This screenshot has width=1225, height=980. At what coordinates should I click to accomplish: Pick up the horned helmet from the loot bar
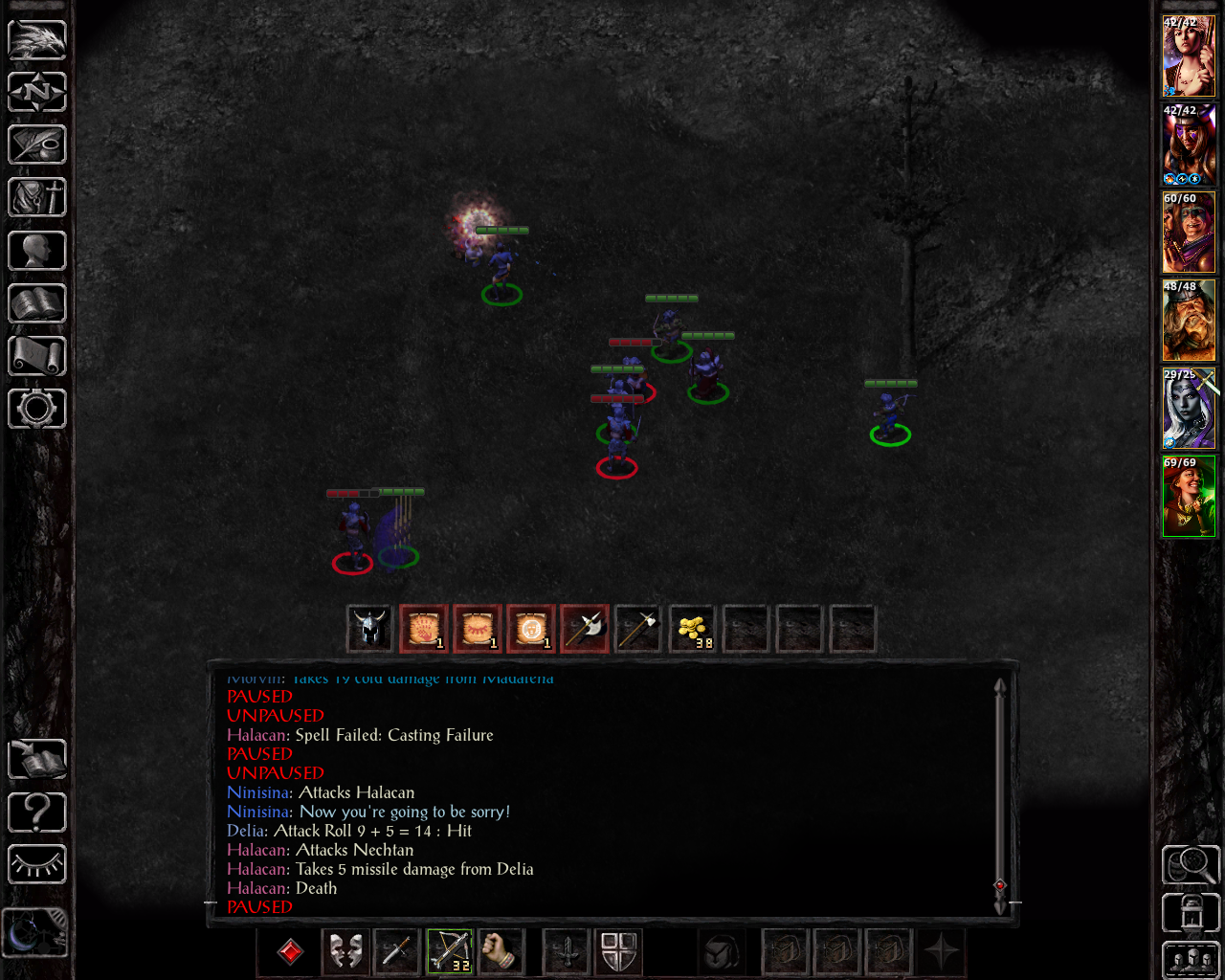click(x=369, y=629)
